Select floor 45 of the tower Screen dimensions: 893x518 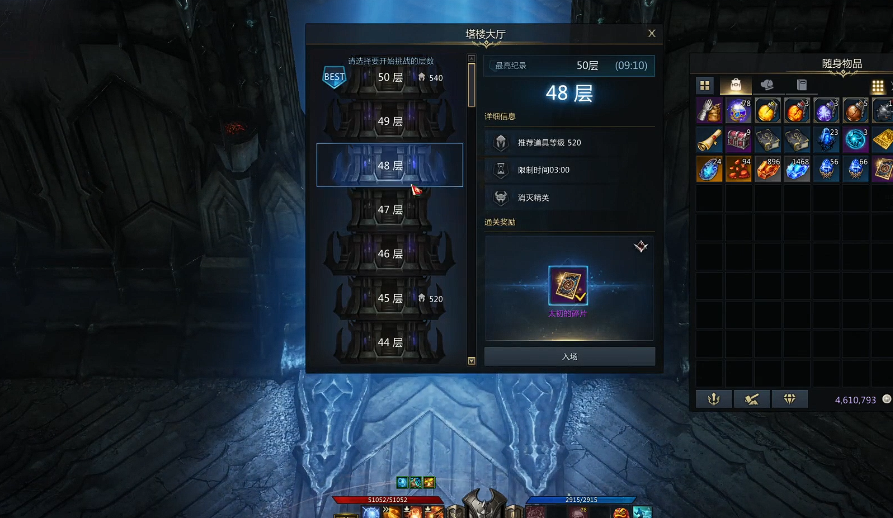click(389, 298)
